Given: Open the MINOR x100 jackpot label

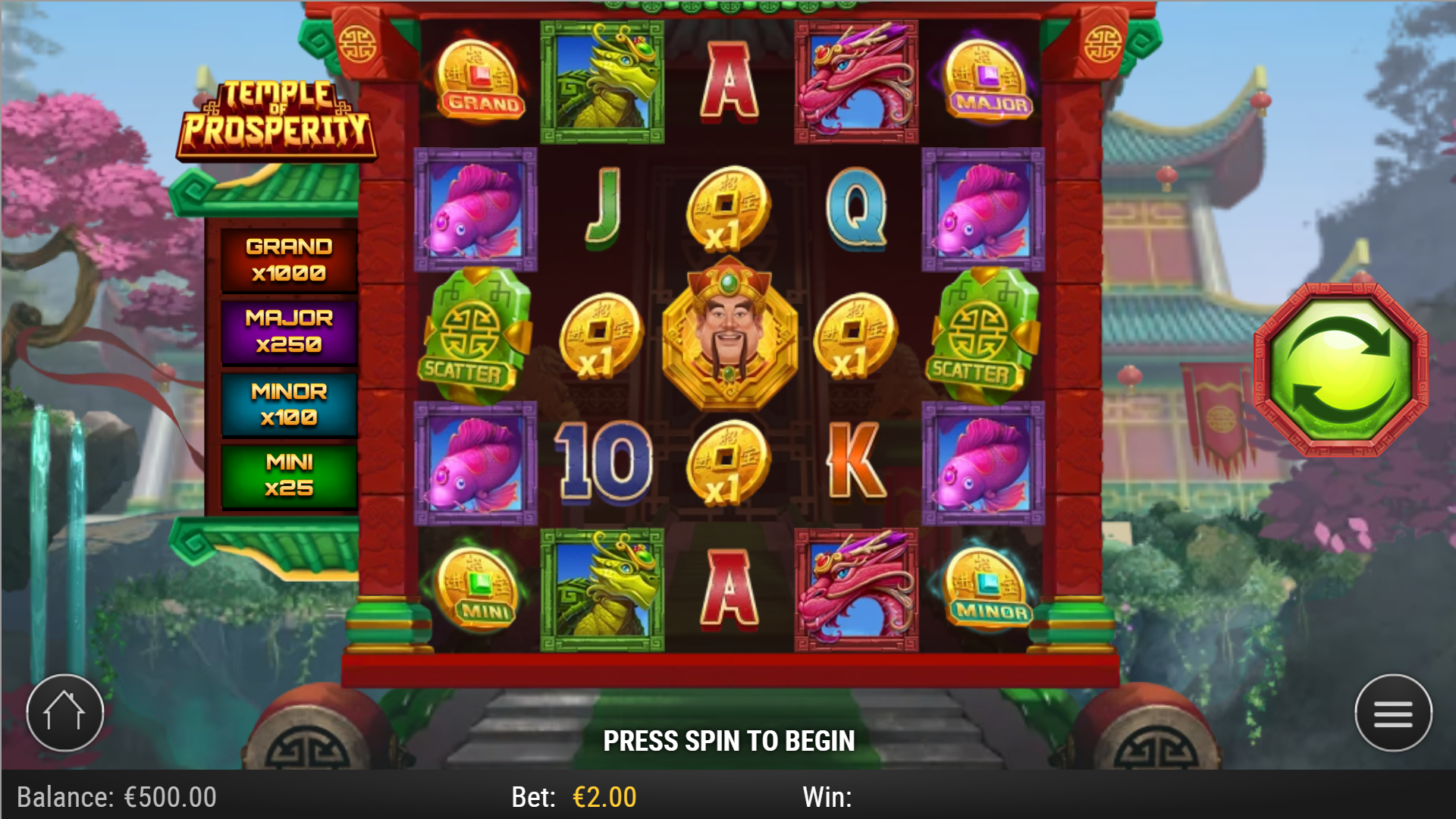Looking at the screenshot, I should pos(289,404).
